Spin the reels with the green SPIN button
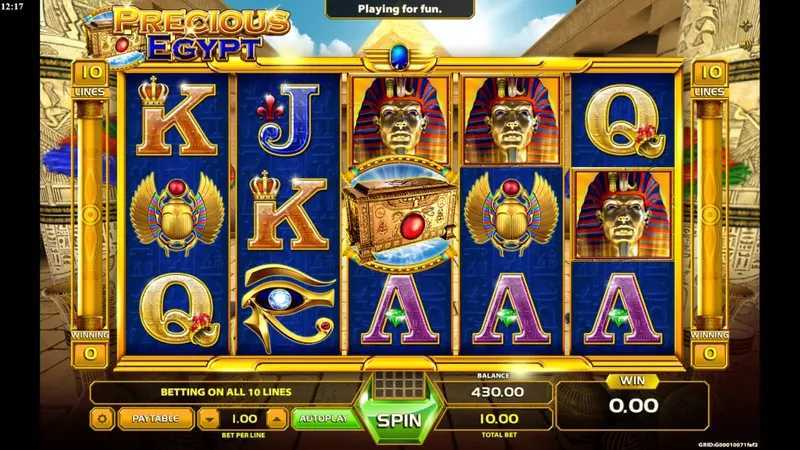Viewport: 800px width, 450px height. point(399,421)
